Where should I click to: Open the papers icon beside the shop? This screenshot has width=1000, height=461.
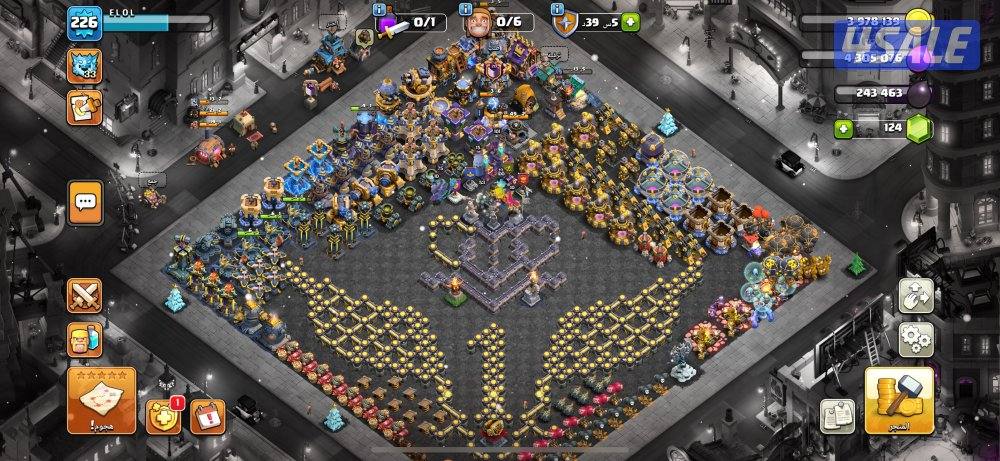click(x=837, y=414)
